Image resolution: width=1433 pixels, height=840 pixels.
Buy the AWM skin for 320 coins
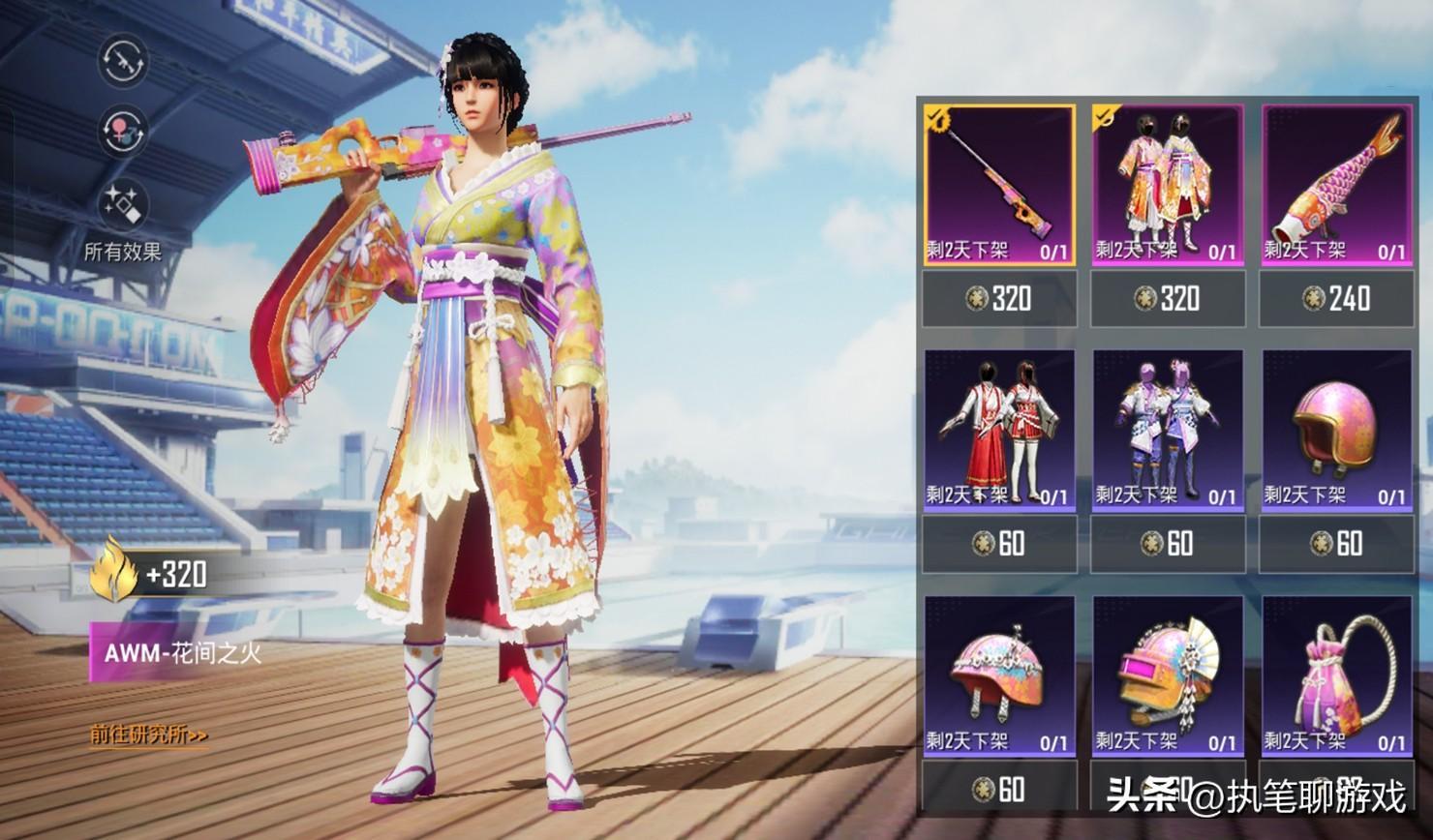(x=999, y=298)
